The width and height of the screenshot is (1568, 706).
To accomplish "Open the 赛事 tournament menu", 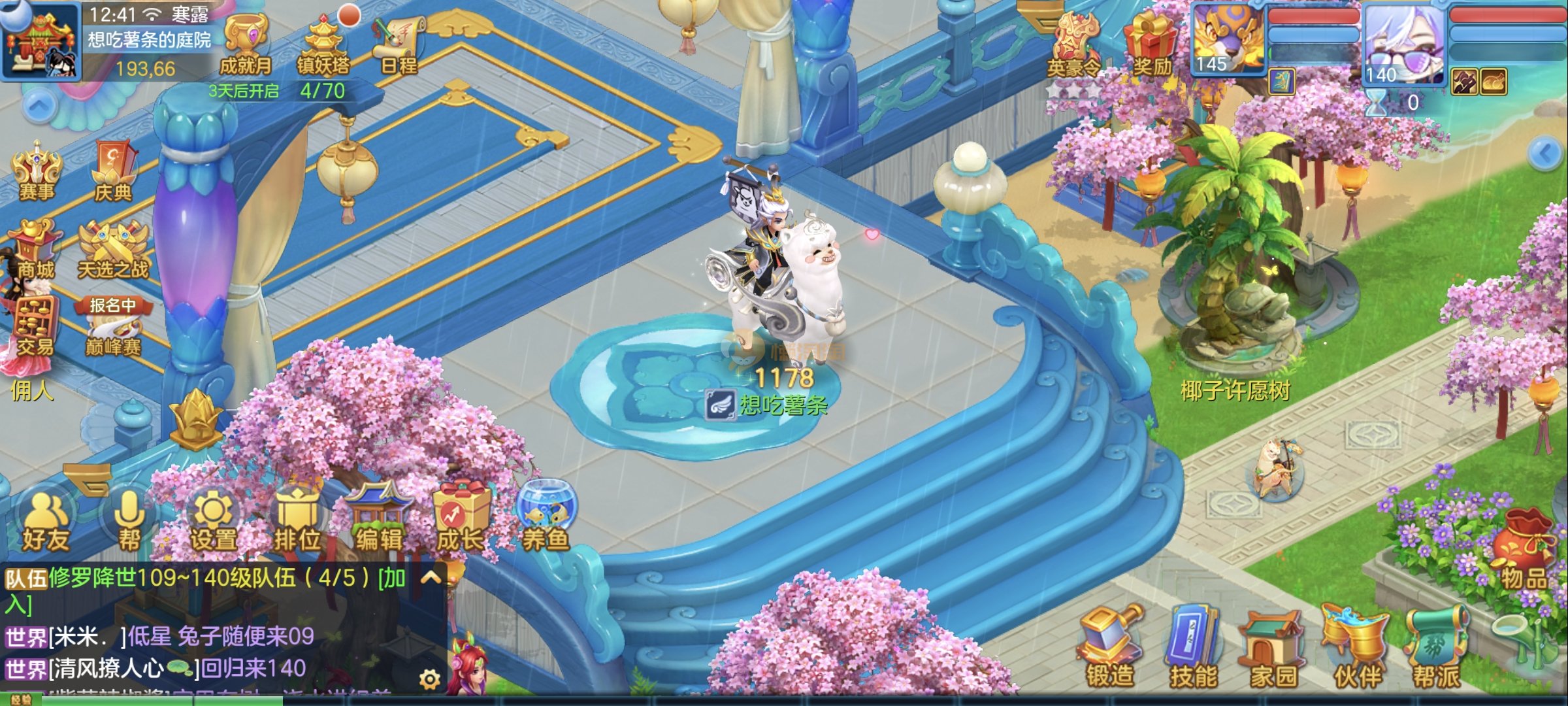I will click(x=37, y=171).
